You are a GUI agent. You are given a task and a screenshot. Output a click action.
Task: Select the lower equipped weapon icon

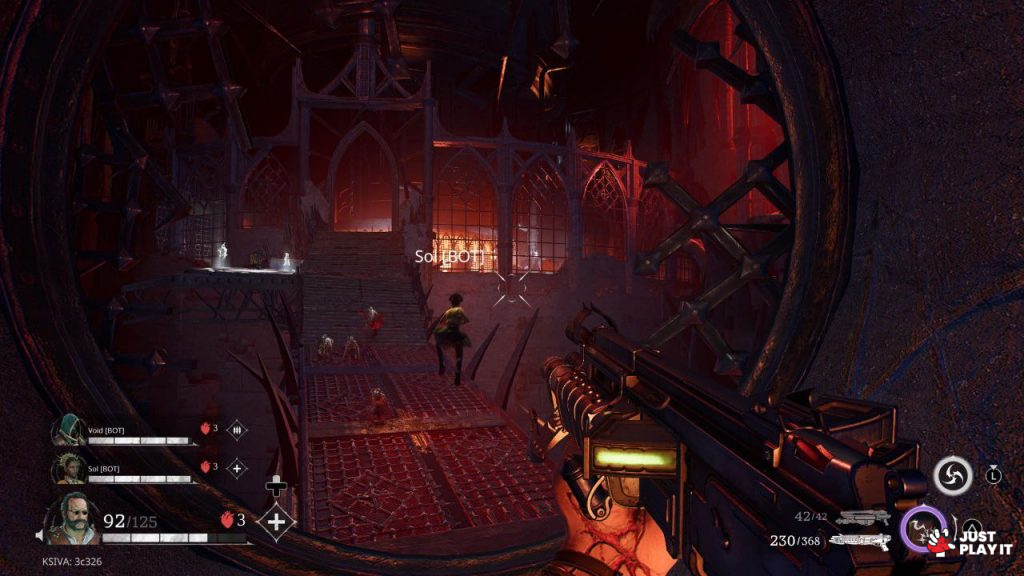[x=860, y=541]
